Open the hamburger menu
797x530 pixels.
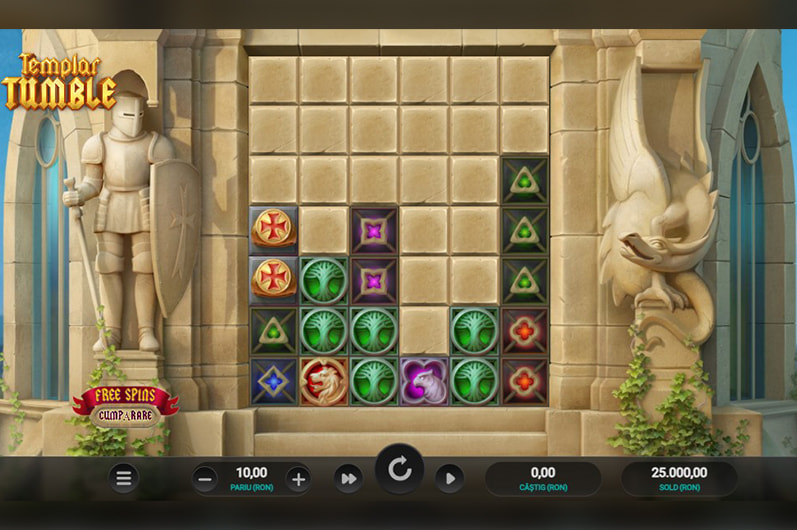[x=124, y=478]
